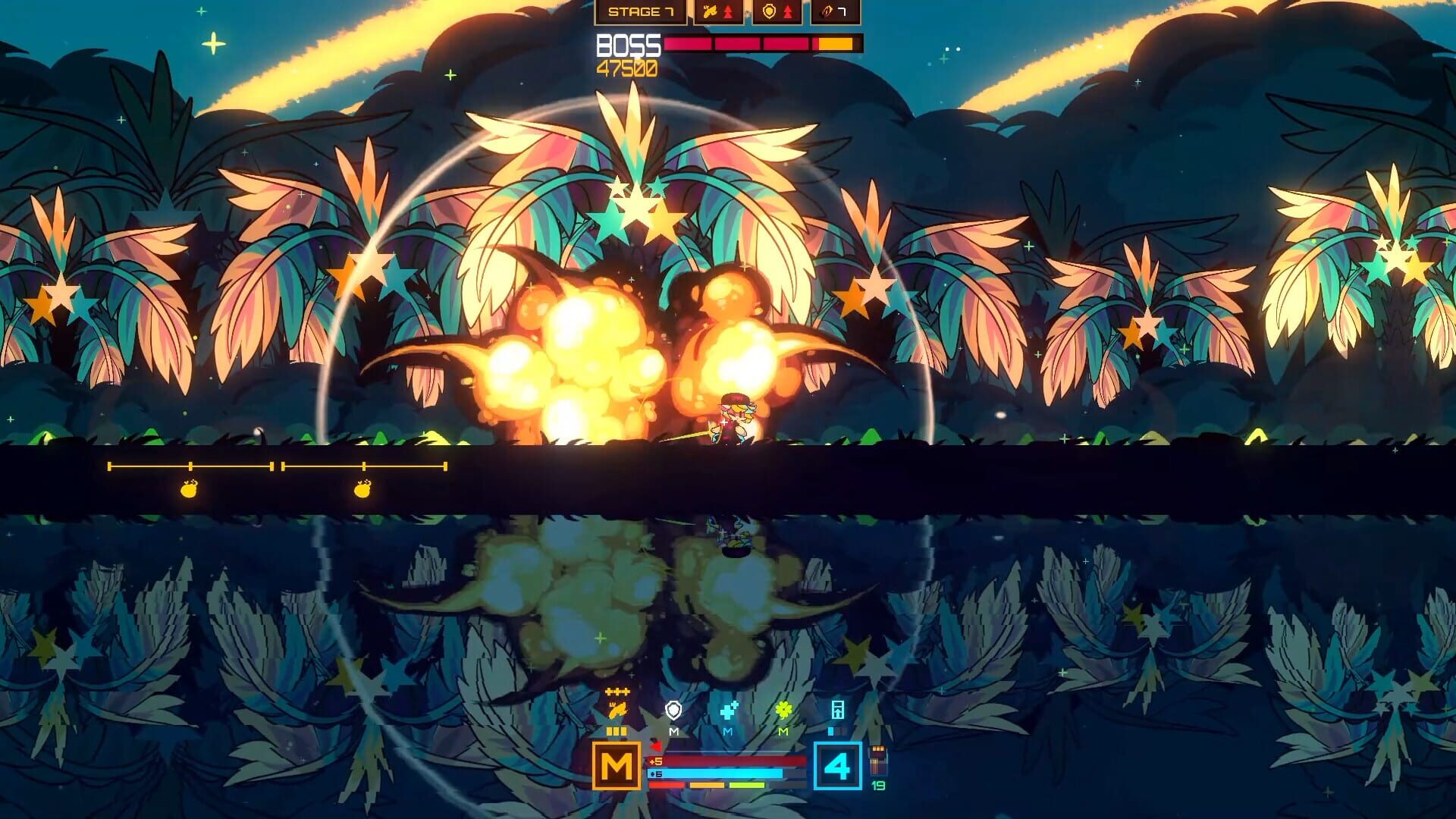Click the dumbbell strength icon above abilities
Viewport: 1456px width, 819px height.
pos(617,691)
